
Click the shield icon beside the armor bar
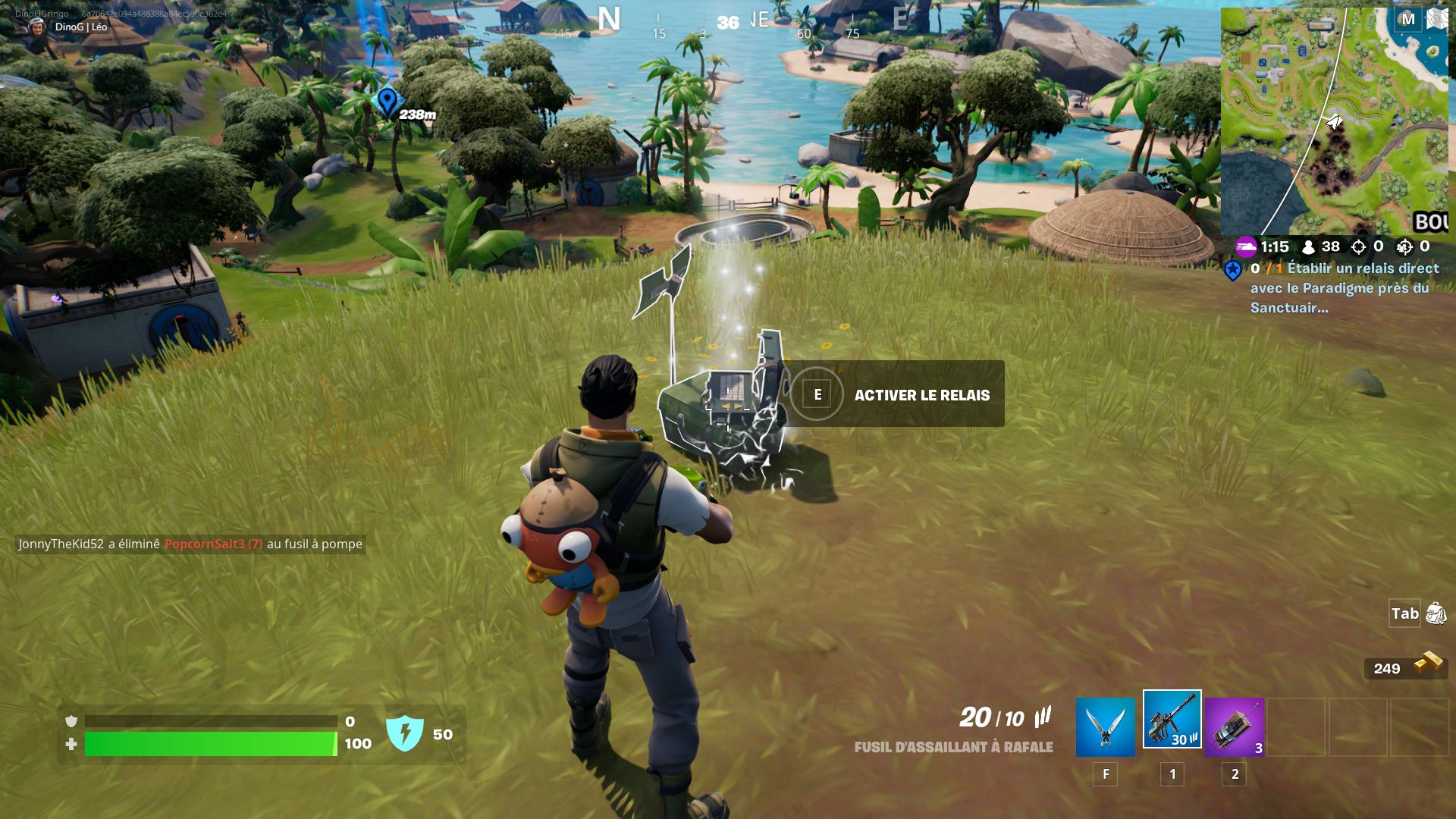pyautogui.click(x=72, y=720)
